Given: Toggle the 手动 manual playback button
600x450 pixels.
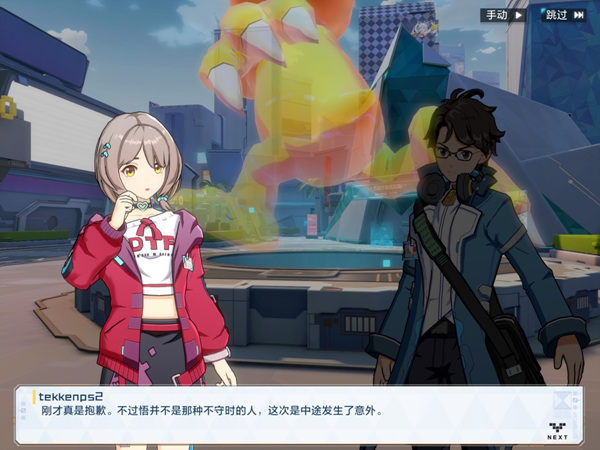Looking at the screenshot, I should point(504,15).
